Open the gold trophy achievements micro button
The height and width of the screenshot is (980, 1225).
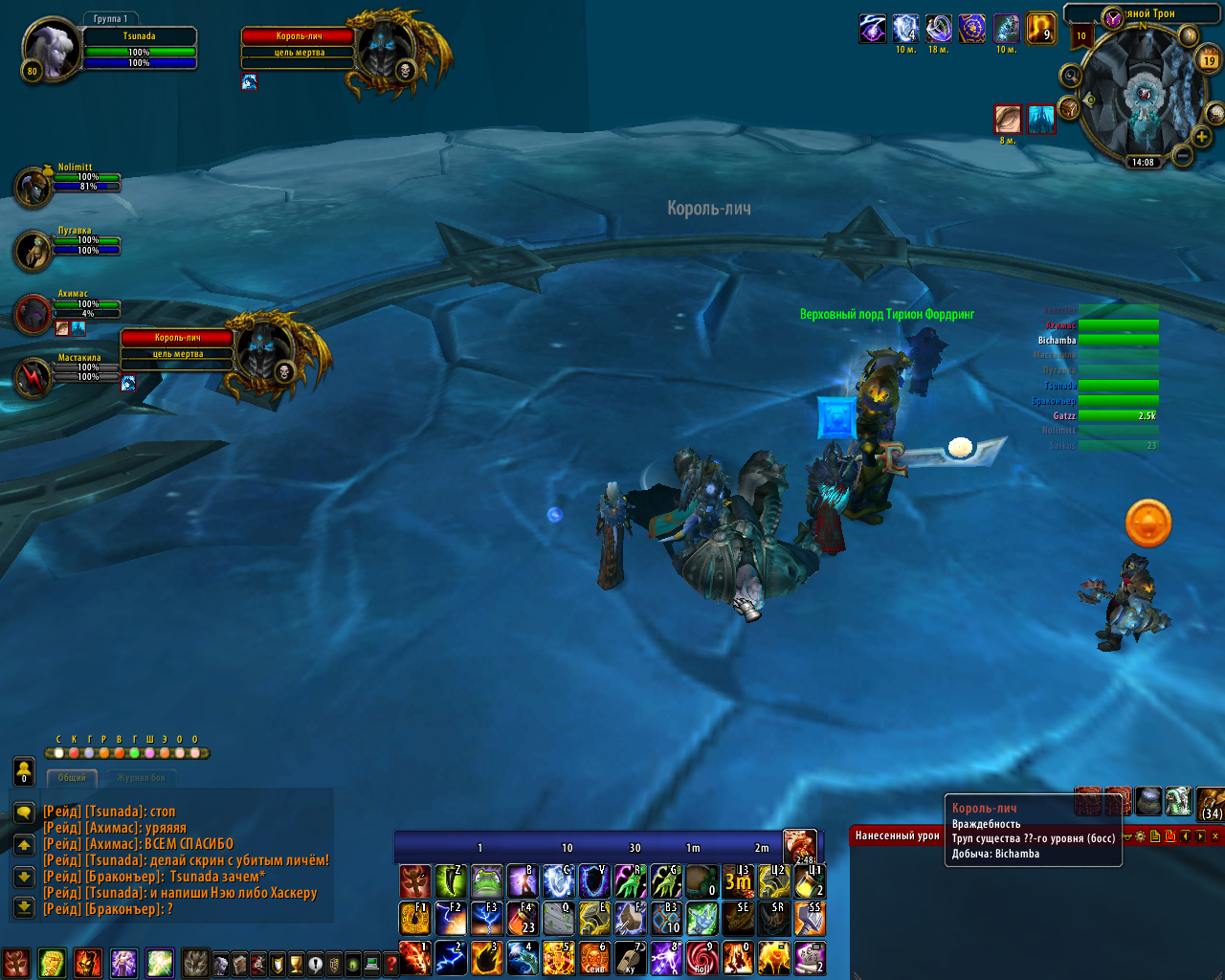[296, 964]
